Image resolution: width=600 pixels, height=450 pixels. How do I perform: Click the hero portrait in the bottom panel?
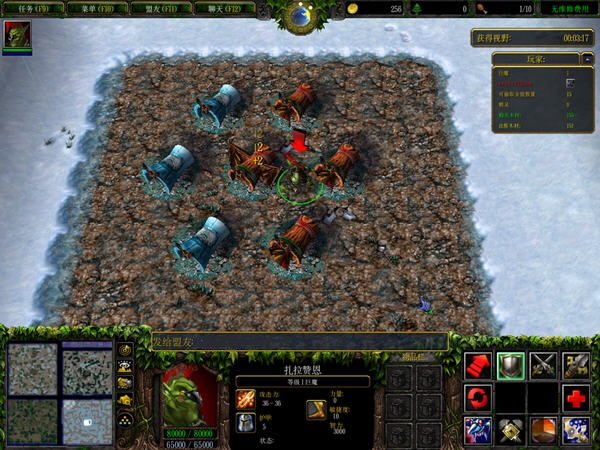189,395
